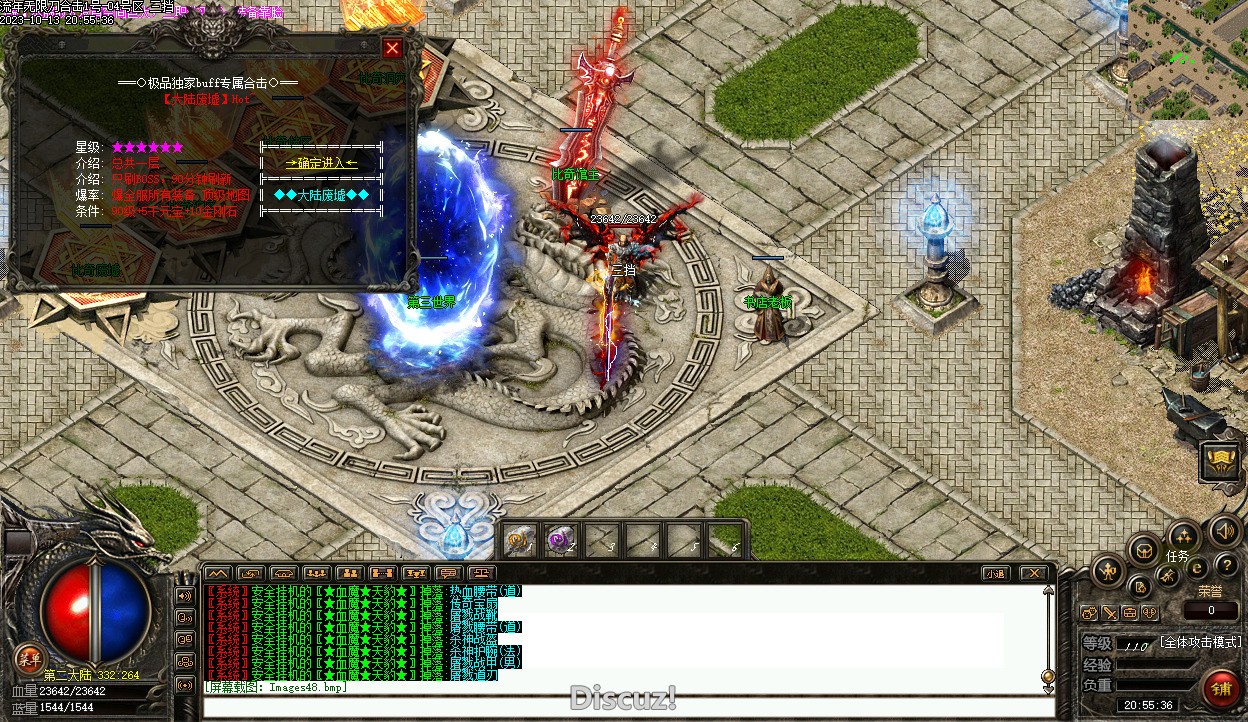Toggle the sound speaker button
1248x722 pixels.
pyautogui.click(x=1225, y=530)
